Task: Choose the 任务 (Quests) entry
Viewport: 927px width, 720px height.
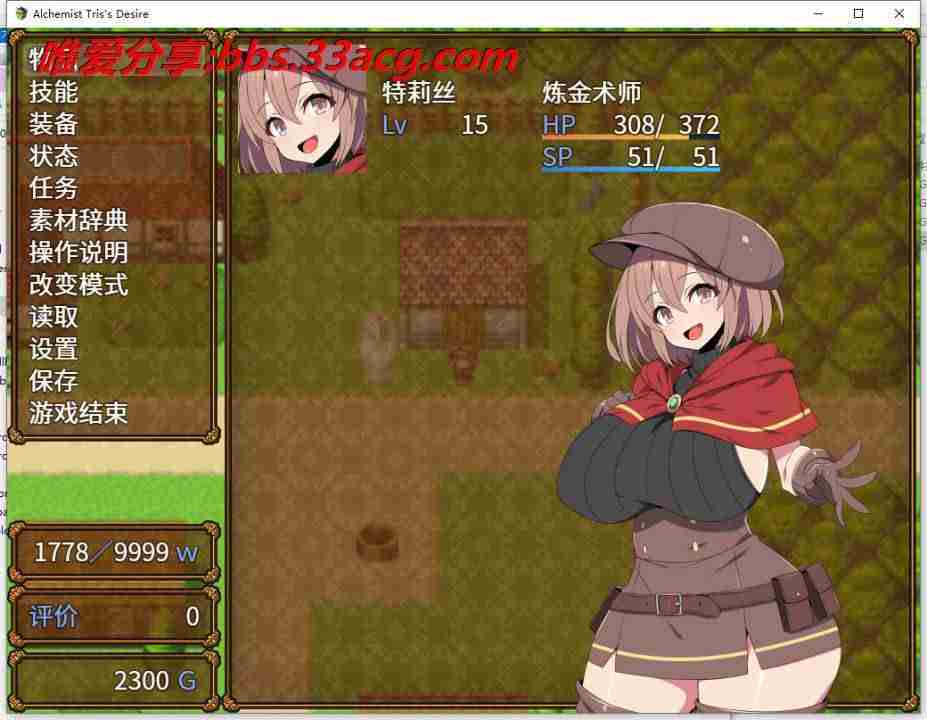Action: point(54,188)
